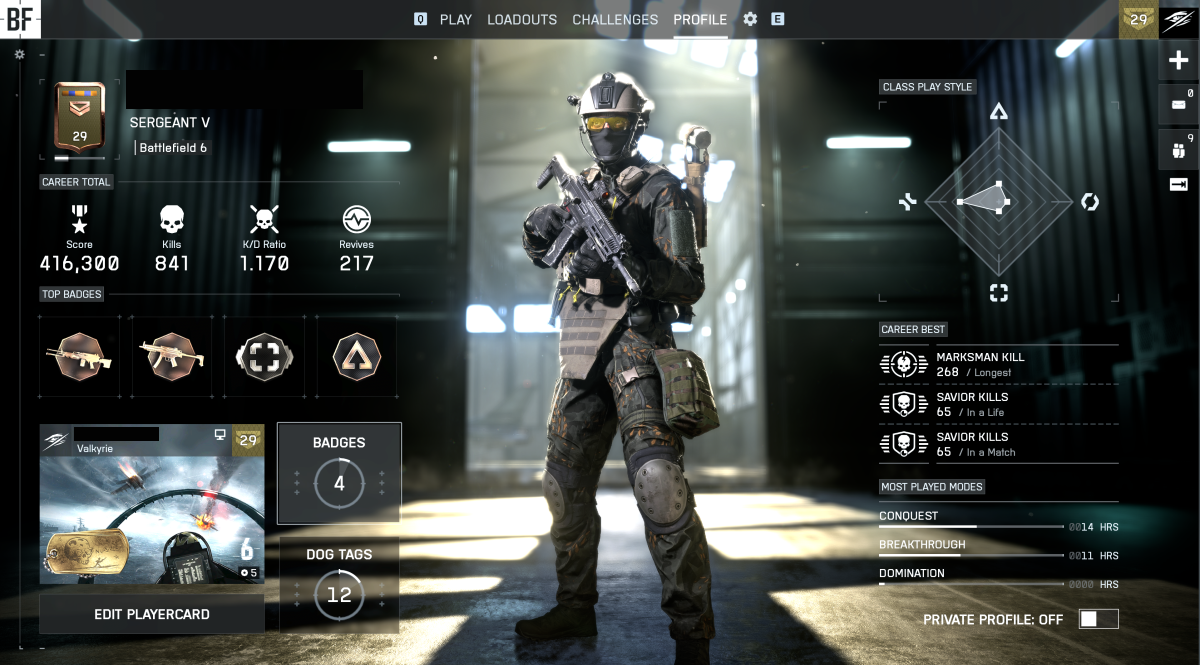Open settings via the gear icon
The image size is (1200, 665).
coord(750,19)
